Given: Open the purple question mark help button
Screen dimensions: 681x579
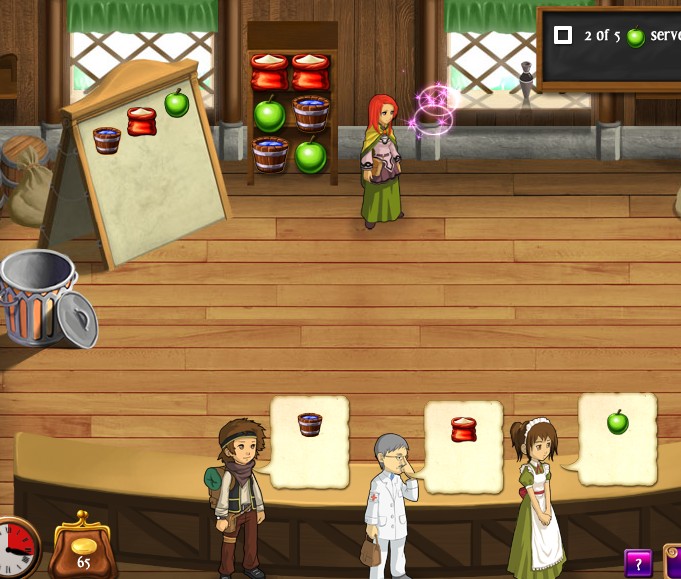Looking at the screenshot, I should tap(638, 563).
